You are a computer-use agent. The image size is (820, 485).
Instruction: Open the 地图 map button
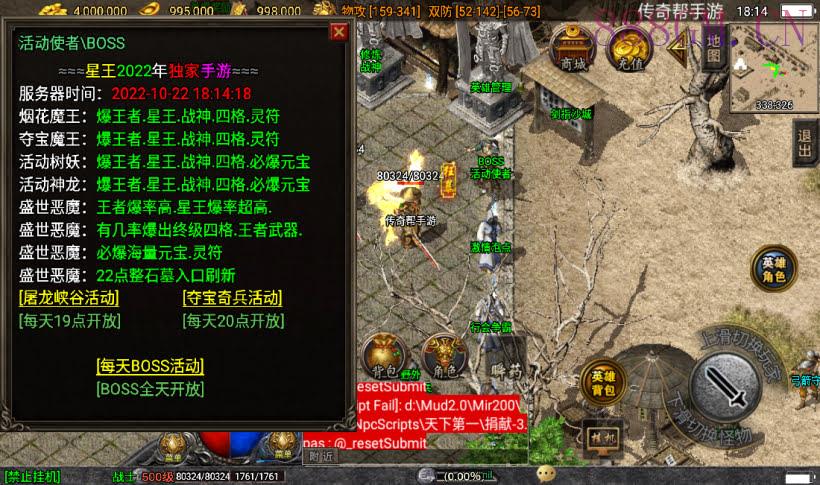[x=712, y=46]
